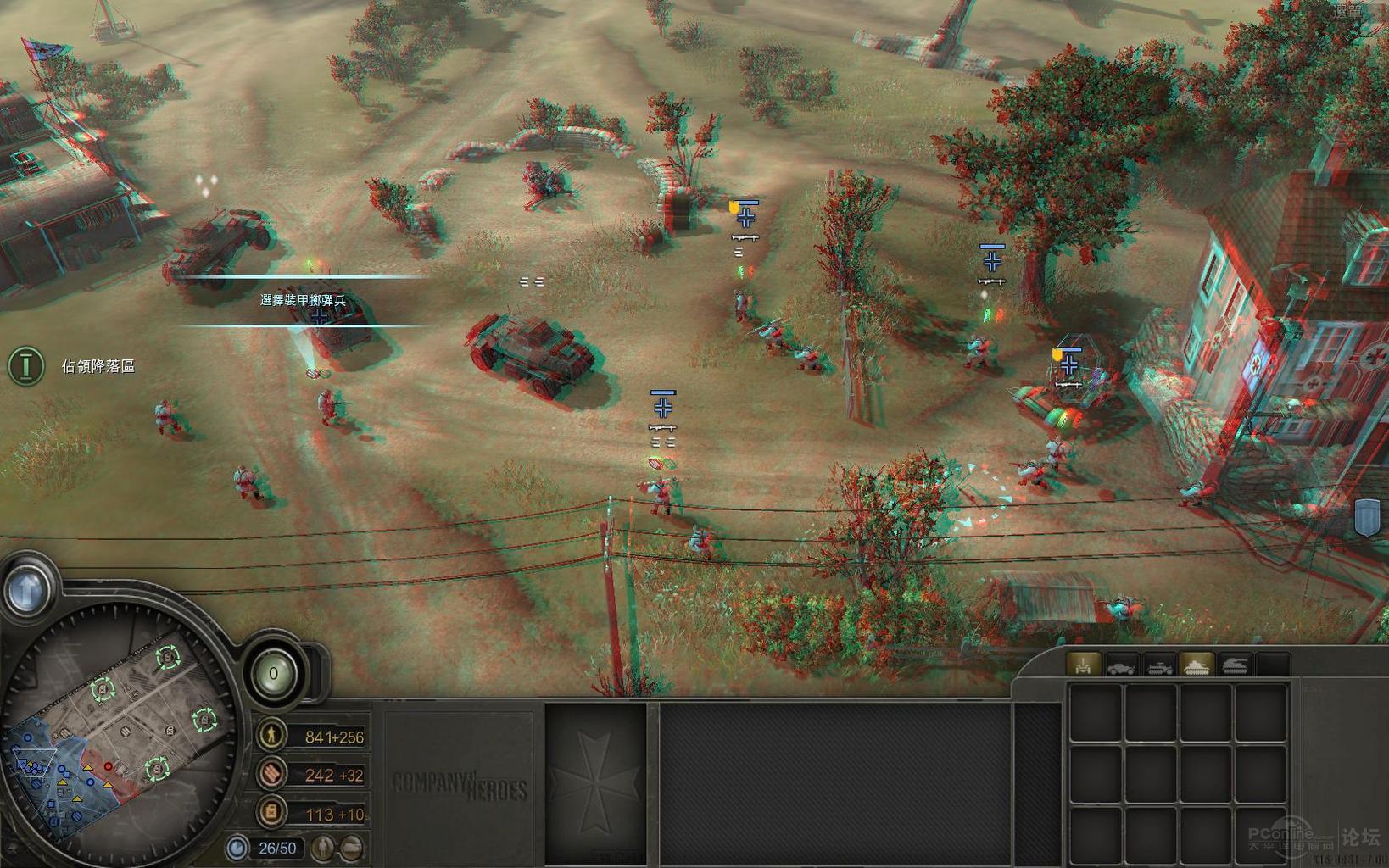The height and width of the screenshot is (868, 1389).
Task: Toggle the vehicle button right of the infantry toggle
Action: pyautogui.click(x=352, y=848)
